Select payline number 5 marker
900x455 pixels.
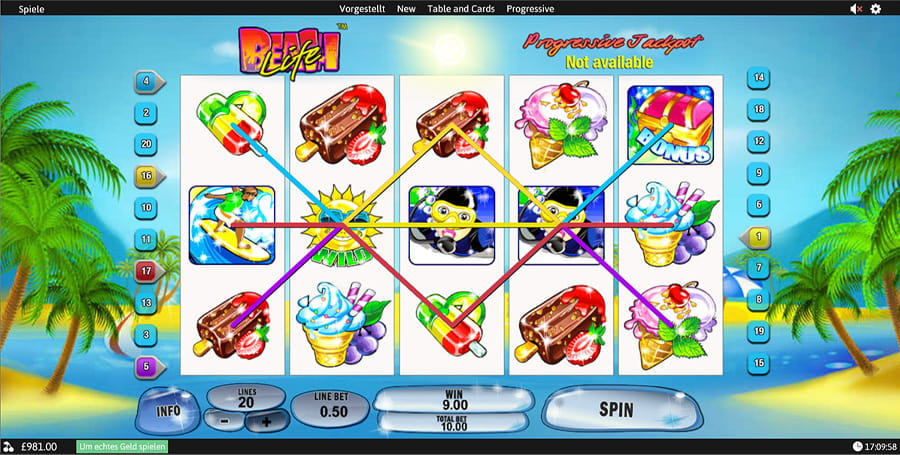147,366
